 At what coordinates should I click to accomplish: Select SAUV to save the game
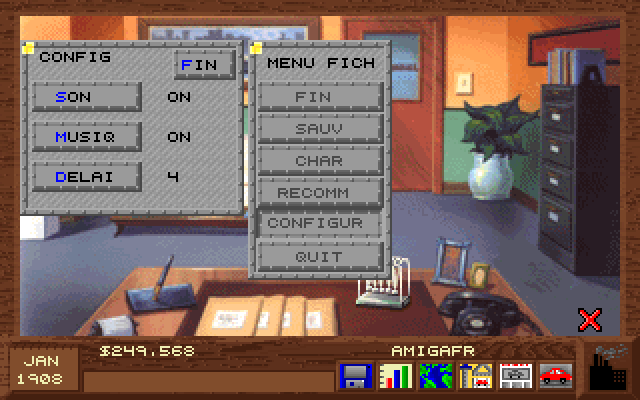320,129
